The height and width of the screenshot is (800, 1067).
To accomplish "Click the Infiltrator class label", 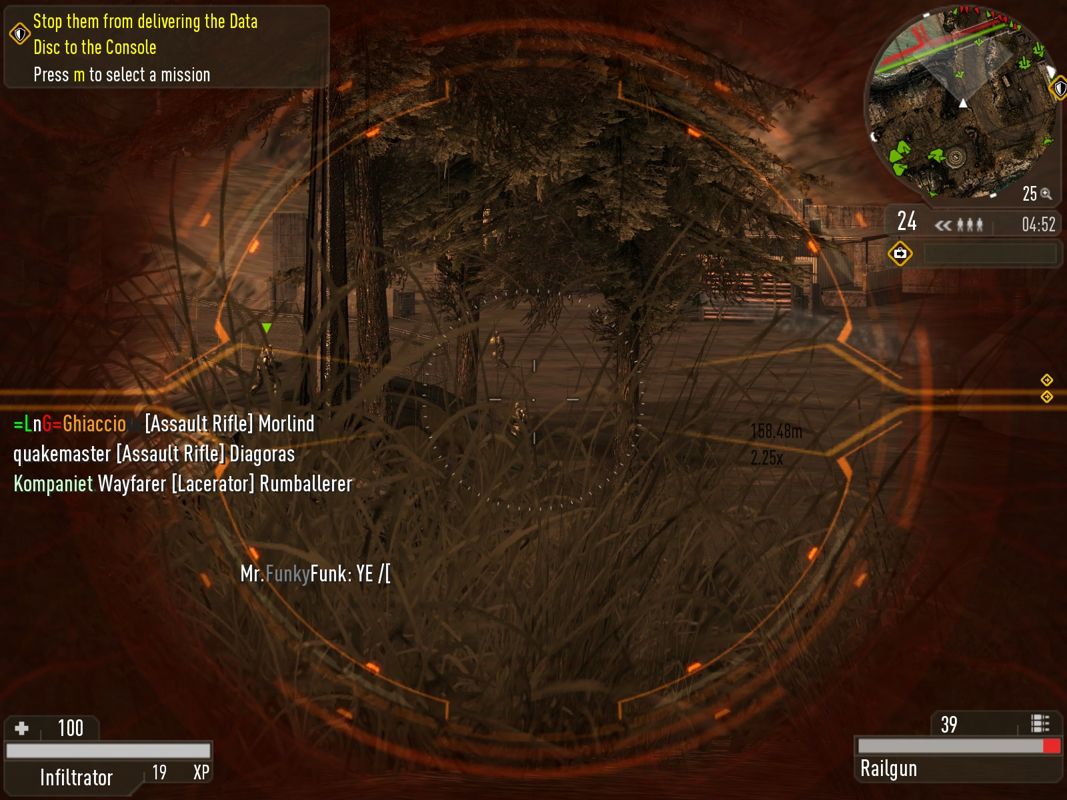I will click(x=76, y=777).
